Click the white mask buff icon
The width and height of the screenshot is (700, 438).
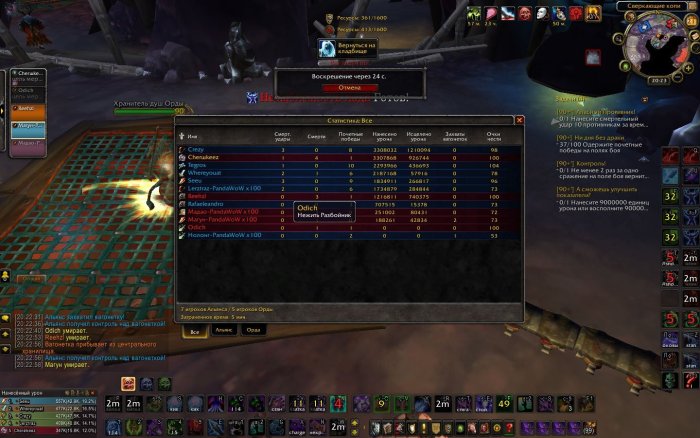[x=542, y=13]
